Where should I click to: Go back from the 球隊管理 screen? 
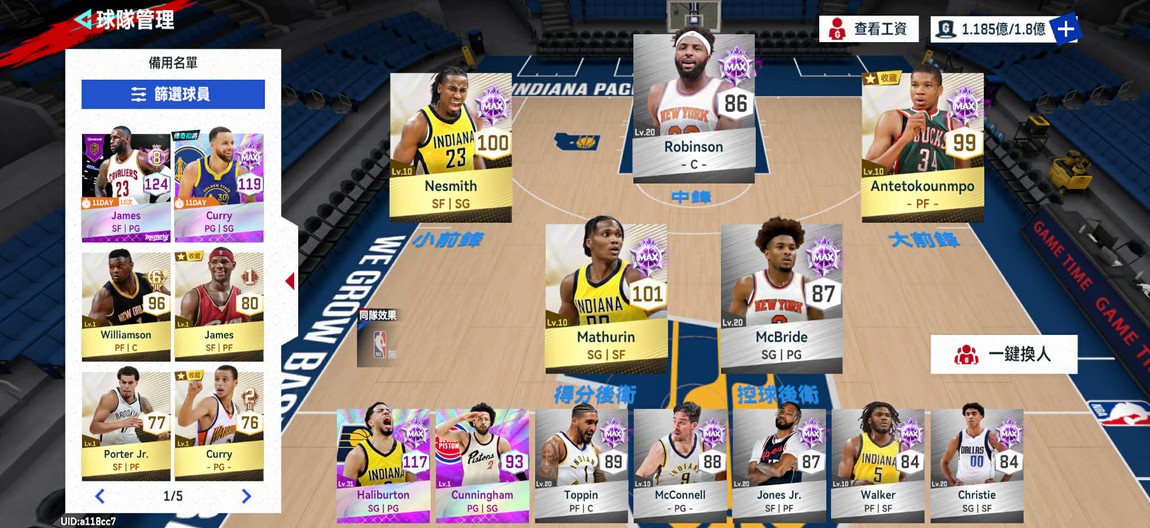(x=84, y=19)
